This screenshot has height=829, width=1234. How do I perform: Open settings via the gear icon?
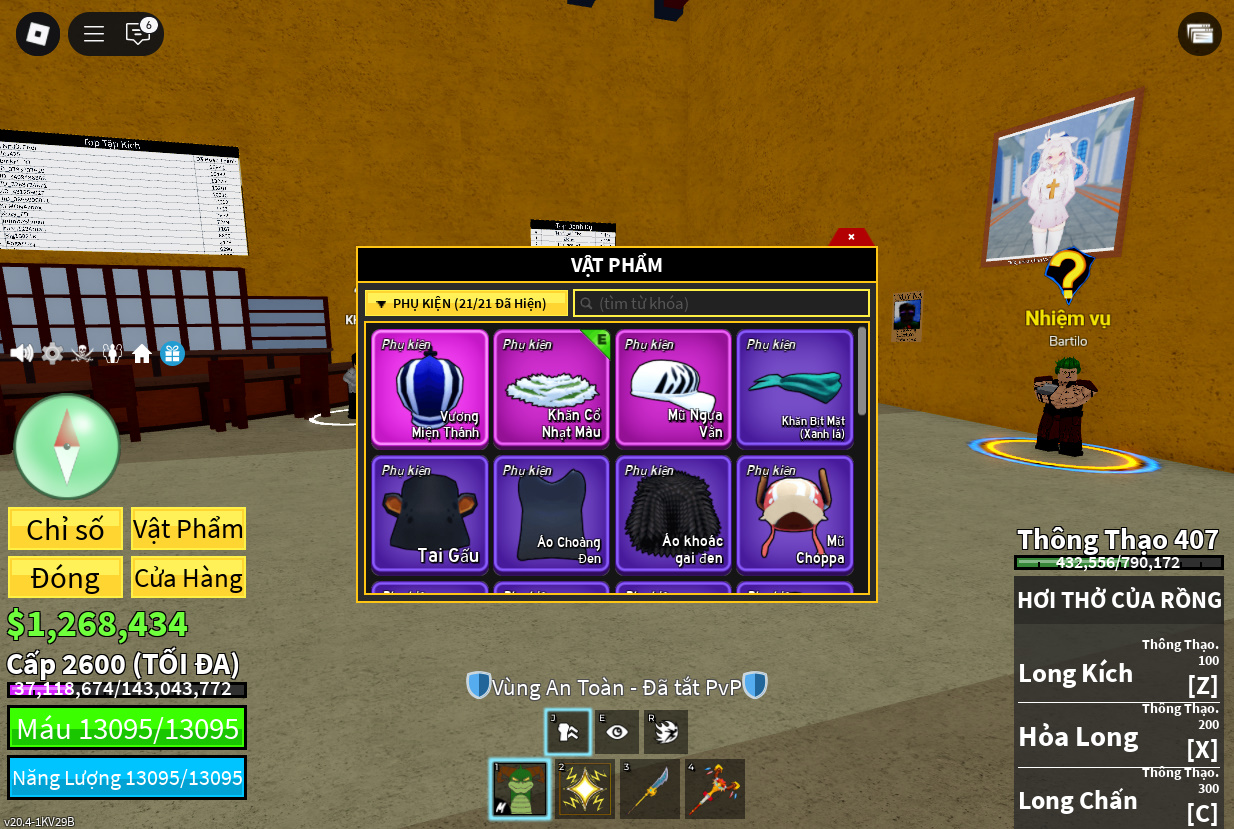point(52,353)
